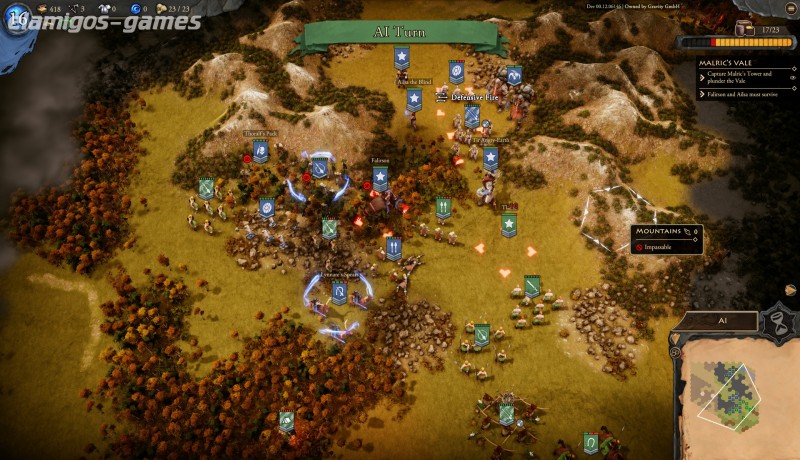Click the round turn counter badge showing 16
Image resolution: width=800 pixels, height=460 pixels.
pyautogui.click(x=17, y=19)
